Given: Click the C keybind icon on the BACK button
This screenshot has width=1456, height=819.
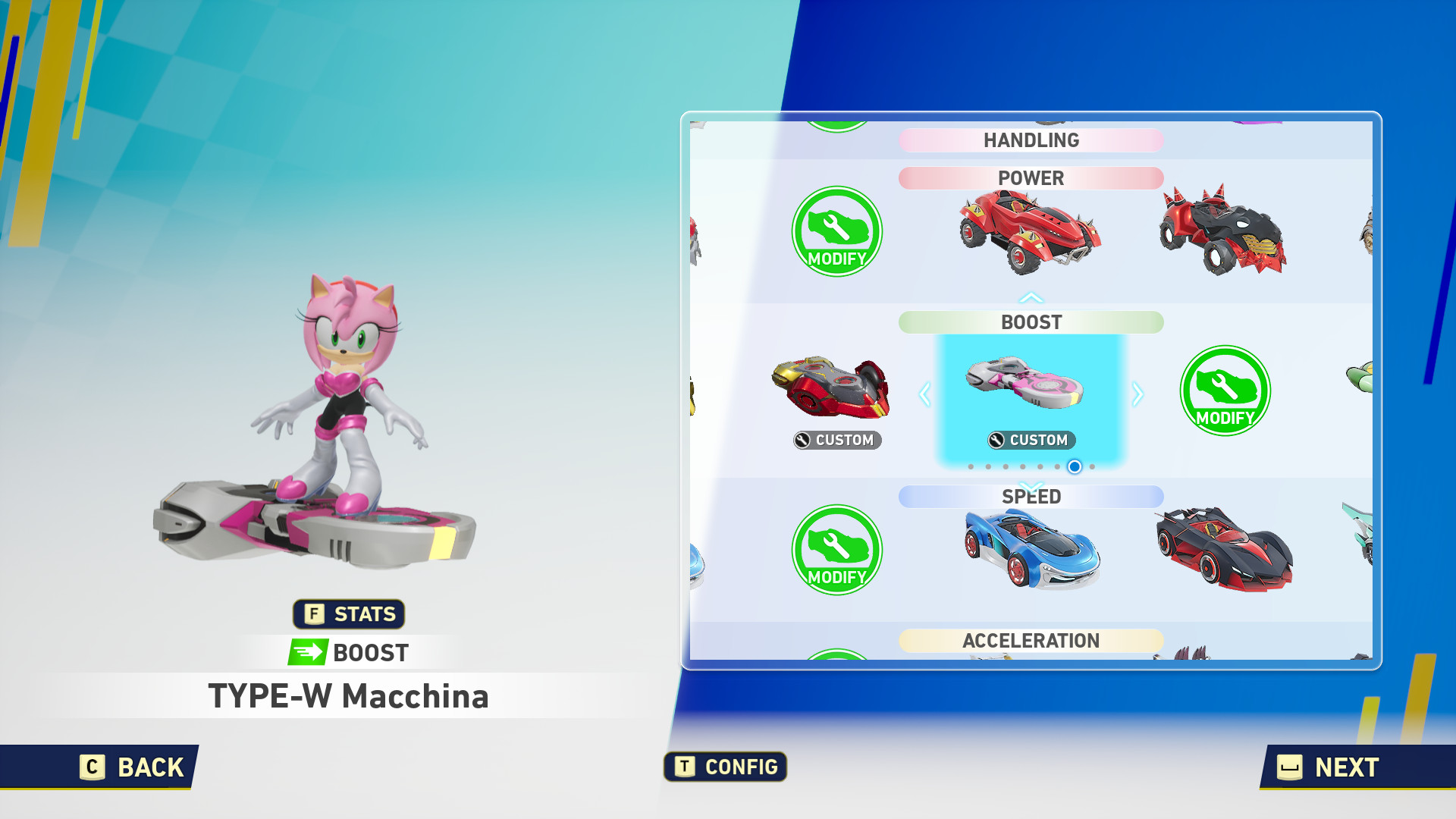Looking at the screenshot, I should coord(91,767).
